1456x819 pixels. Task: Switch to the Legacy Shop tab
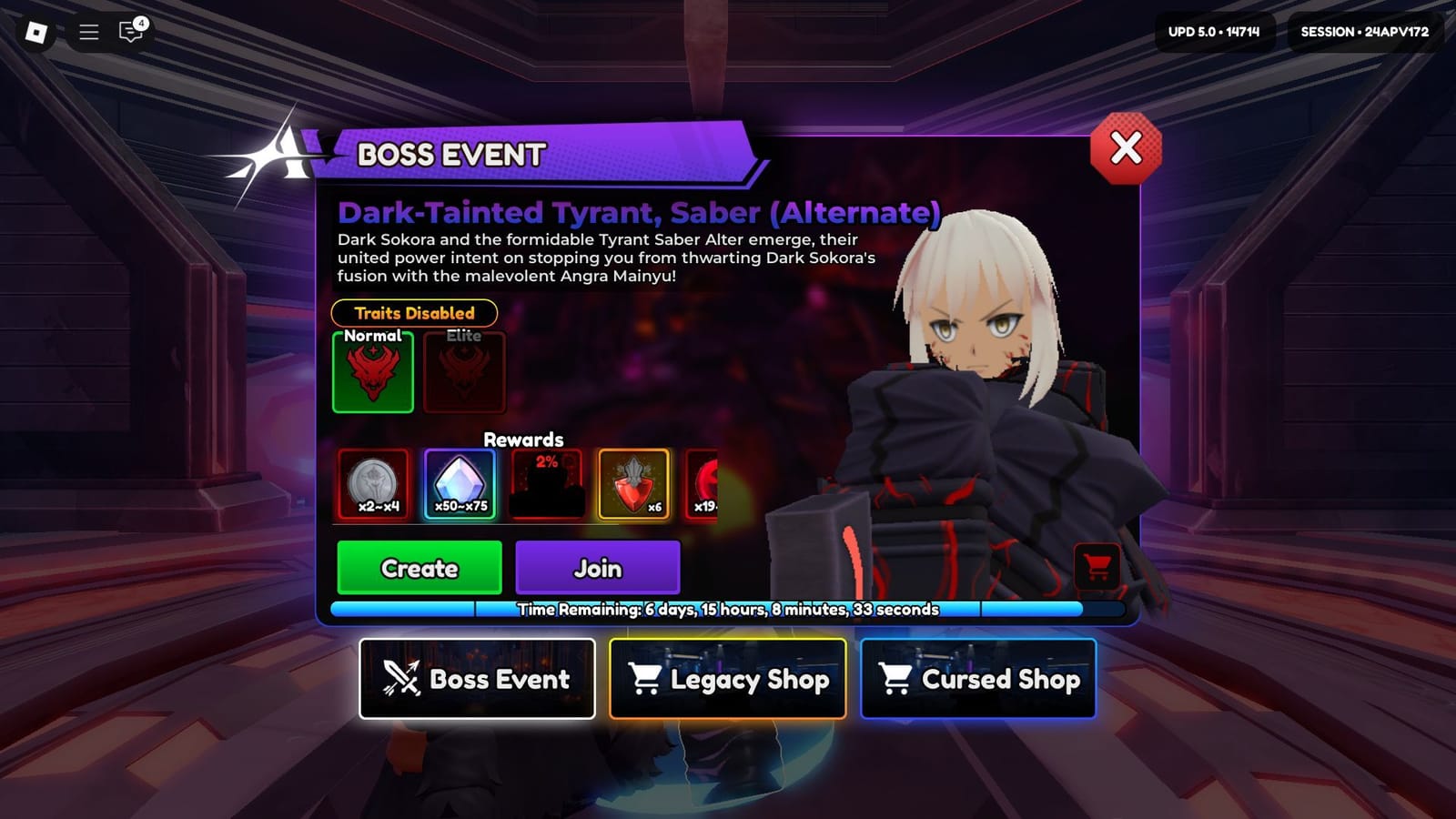coord(727,680)
